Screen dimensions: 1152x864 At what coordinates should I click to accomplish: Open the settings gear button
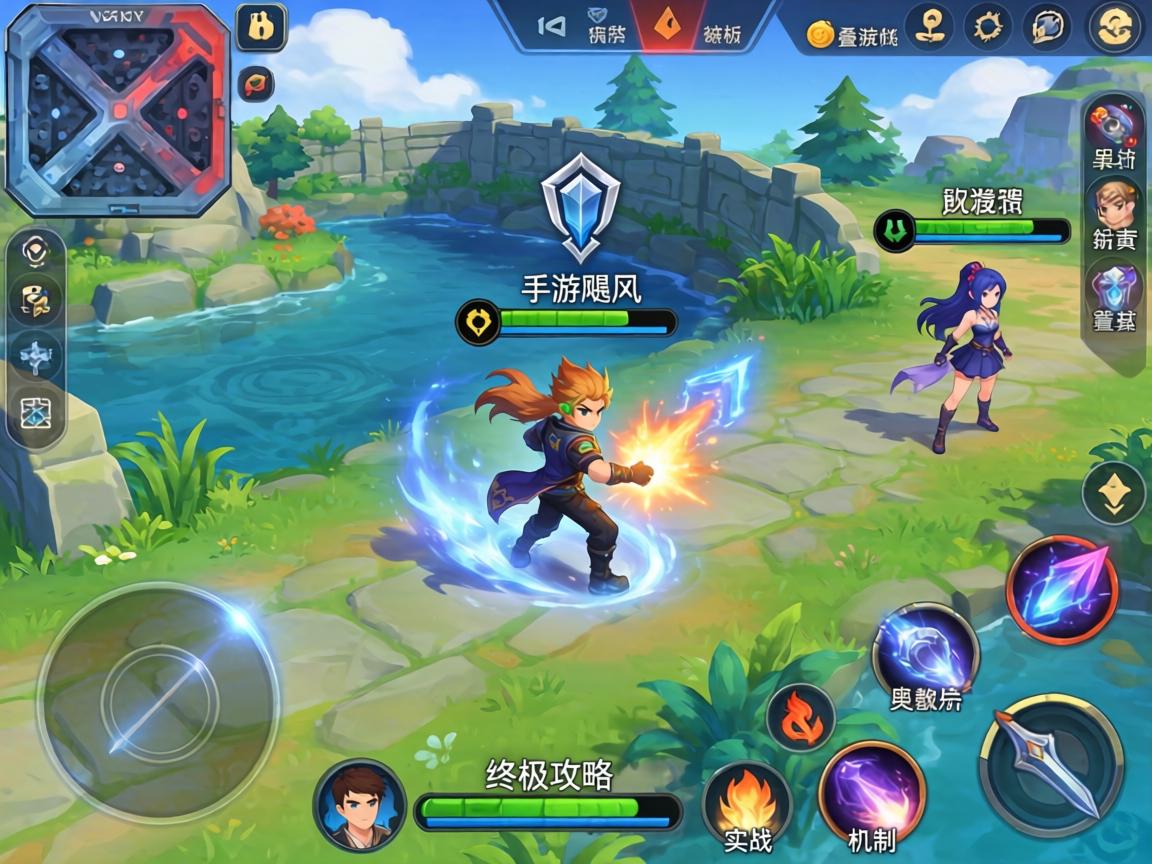[x=988, y=27]
